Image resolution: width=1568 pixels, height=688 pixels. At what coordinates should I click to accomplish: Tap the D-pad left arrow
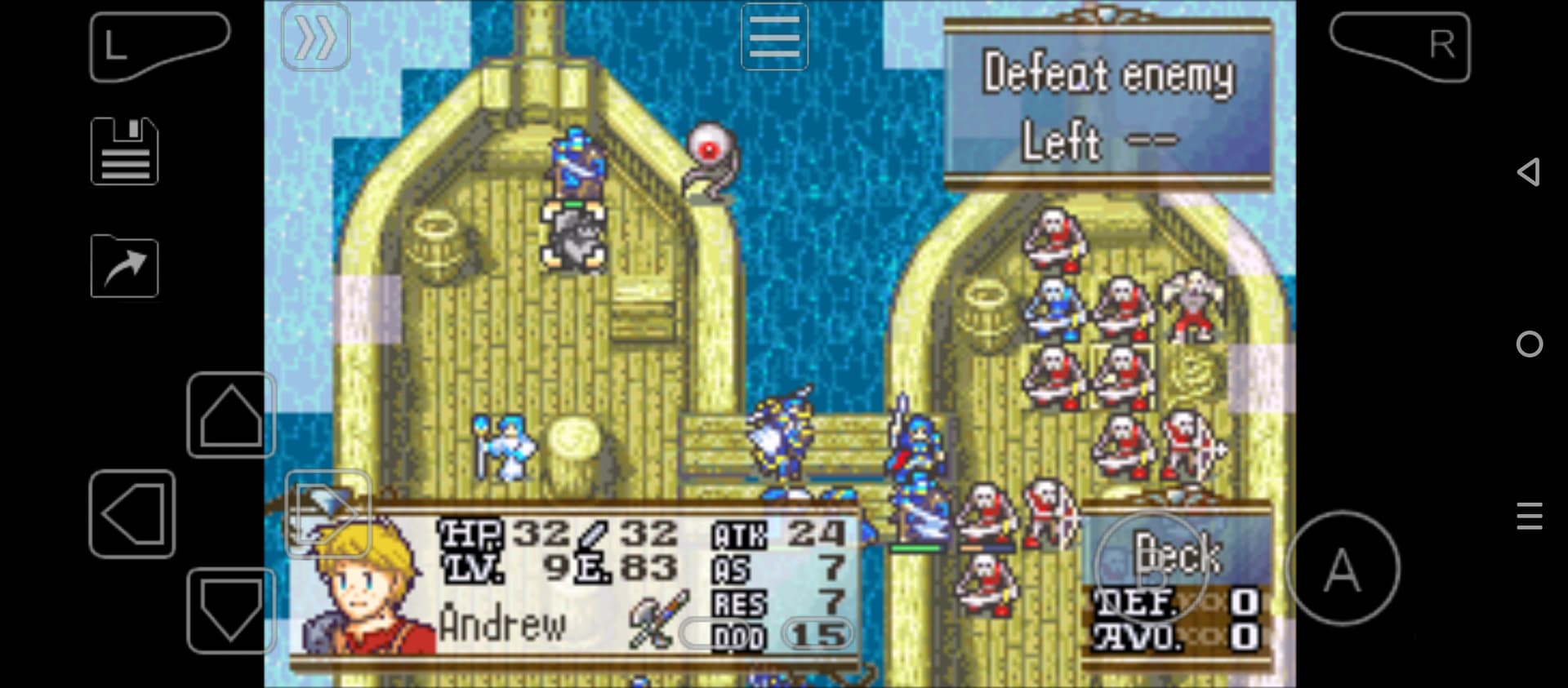coord(132,514)
